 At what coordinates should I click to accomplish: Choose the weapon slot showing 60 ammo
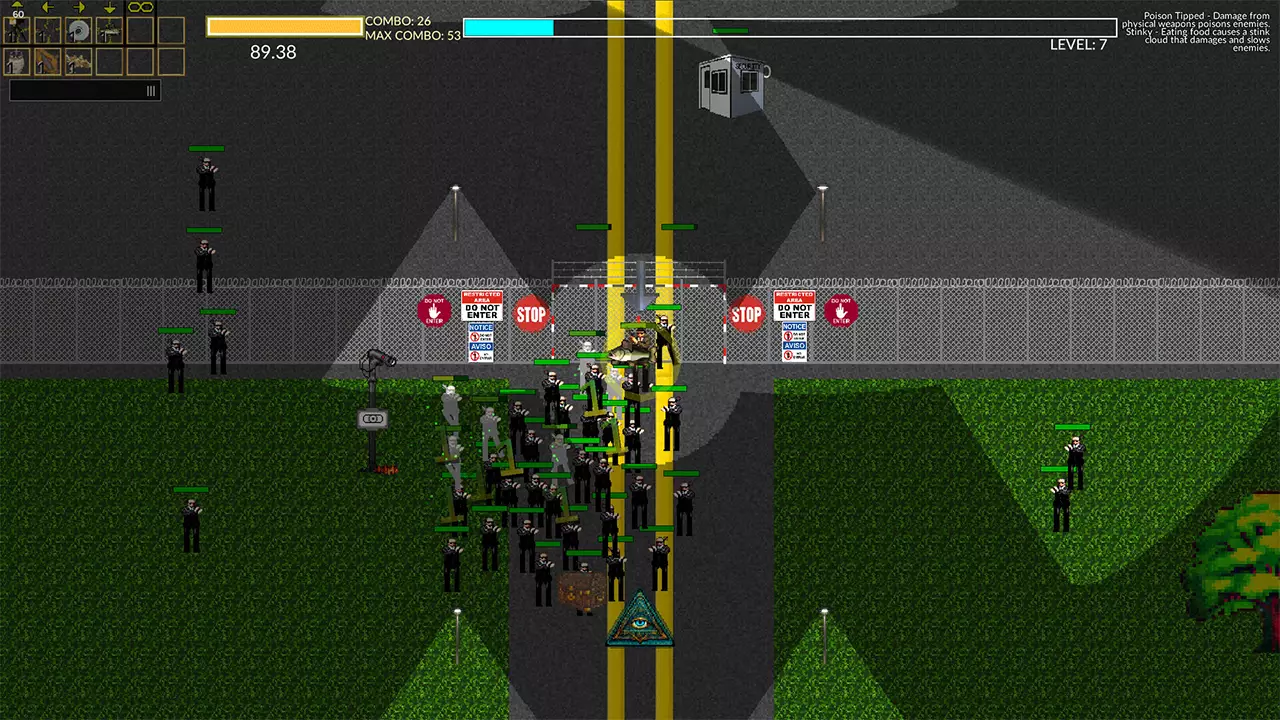(16, 30)
